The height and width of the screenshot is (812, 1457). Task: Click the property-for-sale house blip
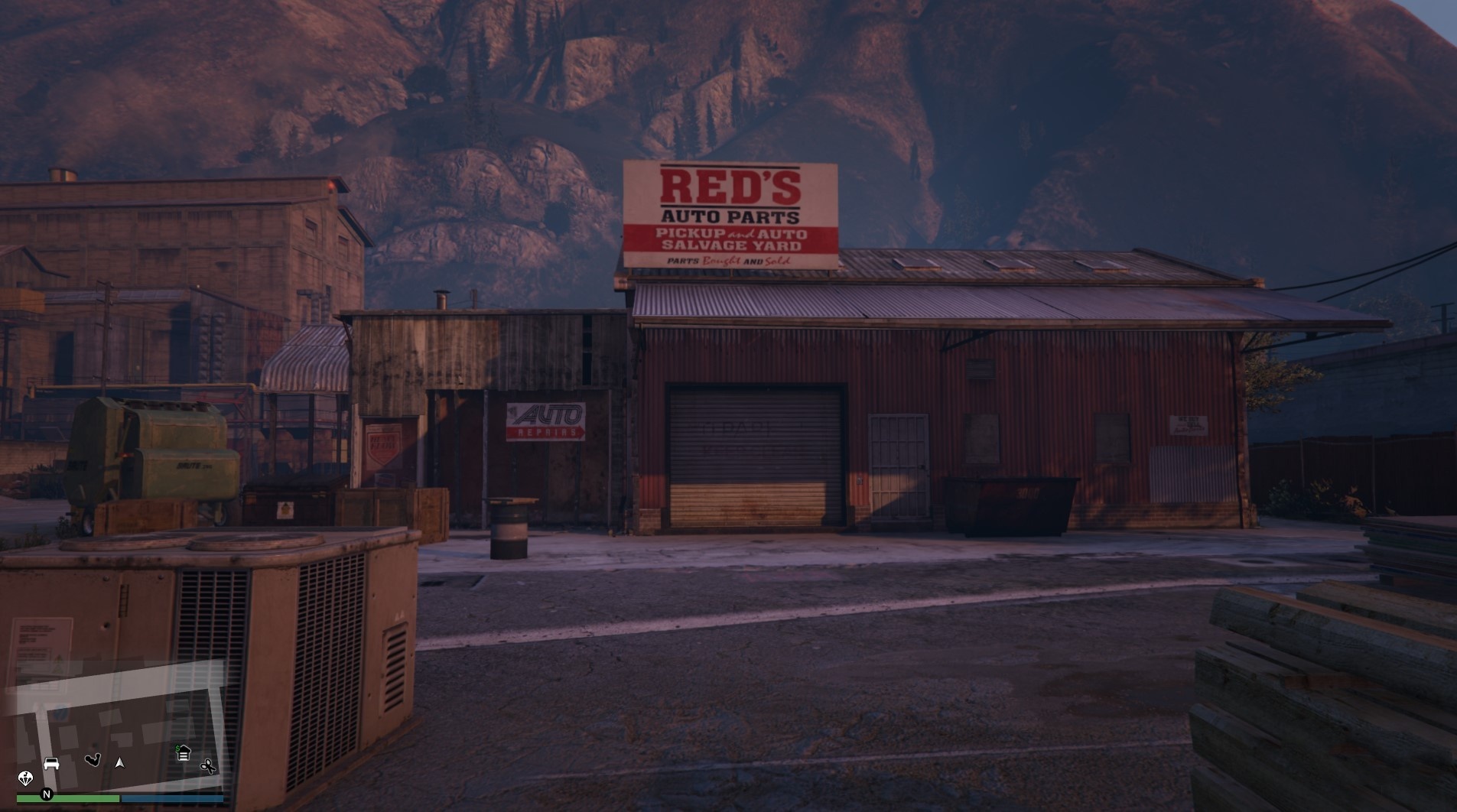[x=184, y=752]
